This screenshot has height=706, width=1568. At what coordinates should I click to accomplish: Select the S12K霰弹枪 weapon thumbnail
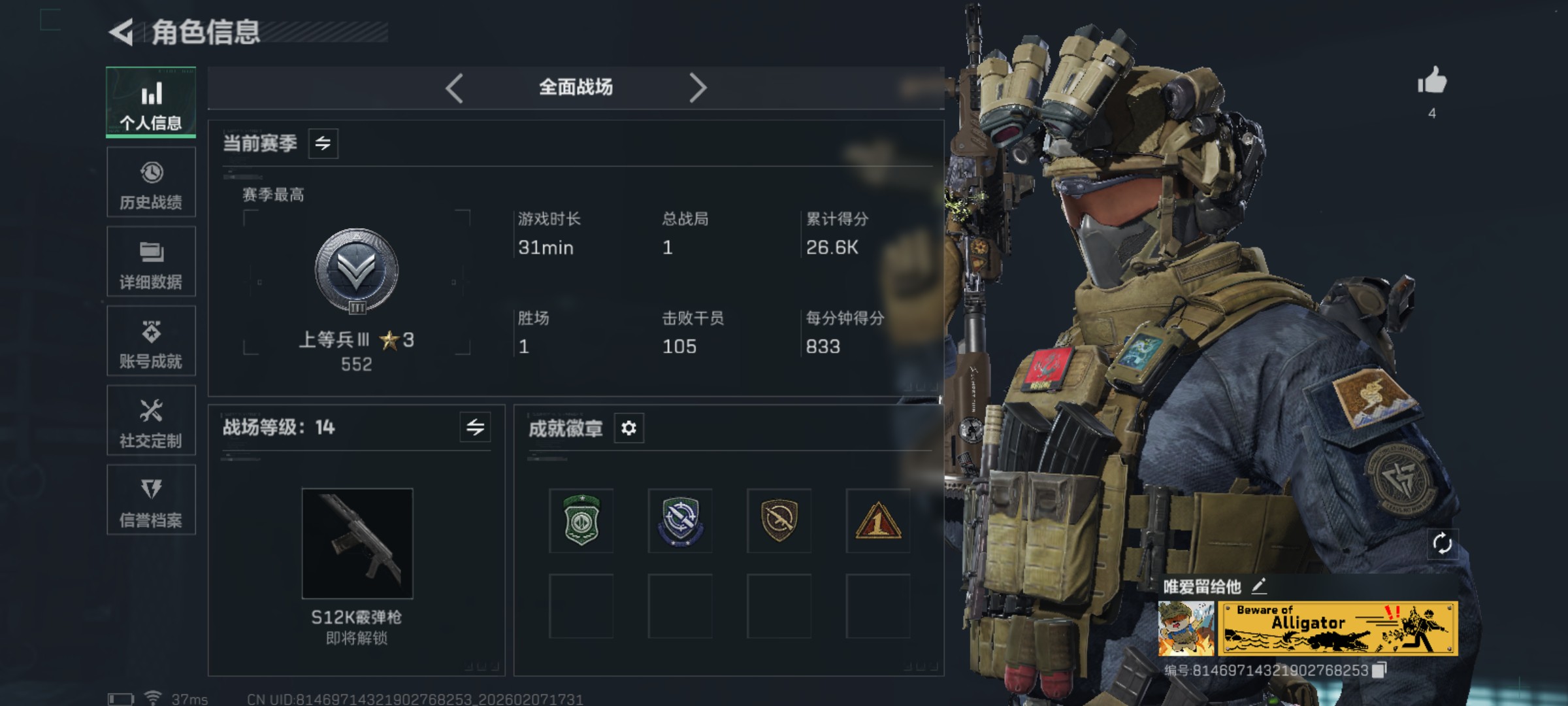coord(357,543)
